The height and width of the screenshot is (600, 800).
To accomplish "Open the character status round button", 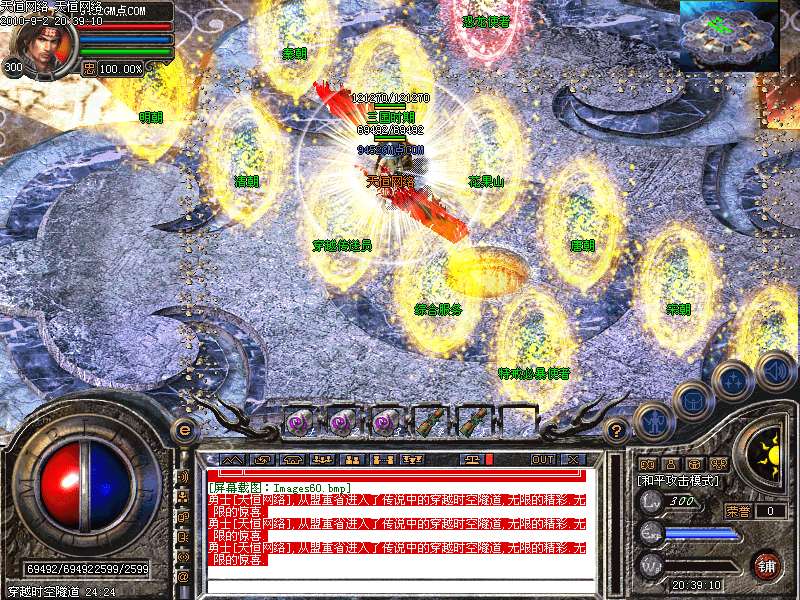I will [653, 421].
